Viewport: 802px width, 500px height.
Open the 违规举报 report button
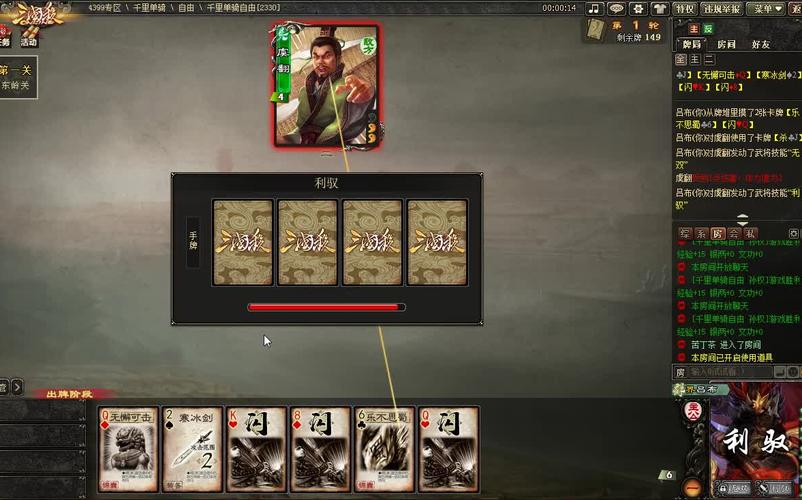coord(721,8)
